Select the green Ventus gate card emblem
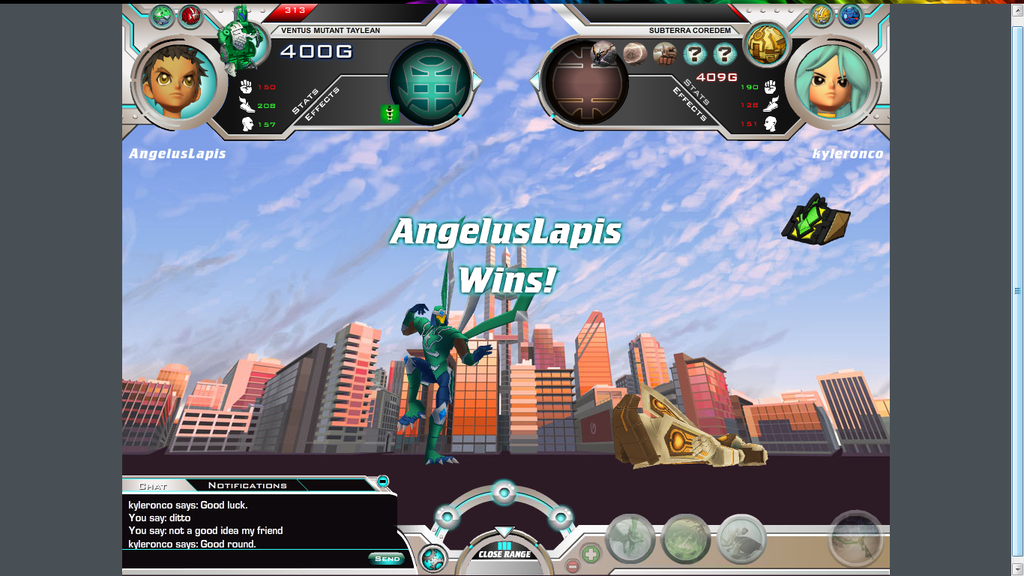The width and height of the screenshot is (1024, 576). click(x=430, y=81)
